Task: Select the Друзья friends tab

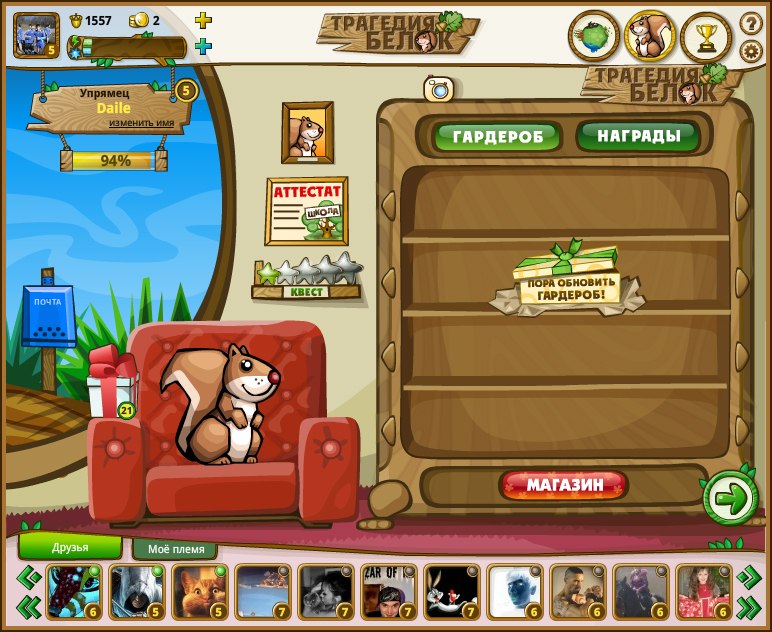Action: pos(70,547)
